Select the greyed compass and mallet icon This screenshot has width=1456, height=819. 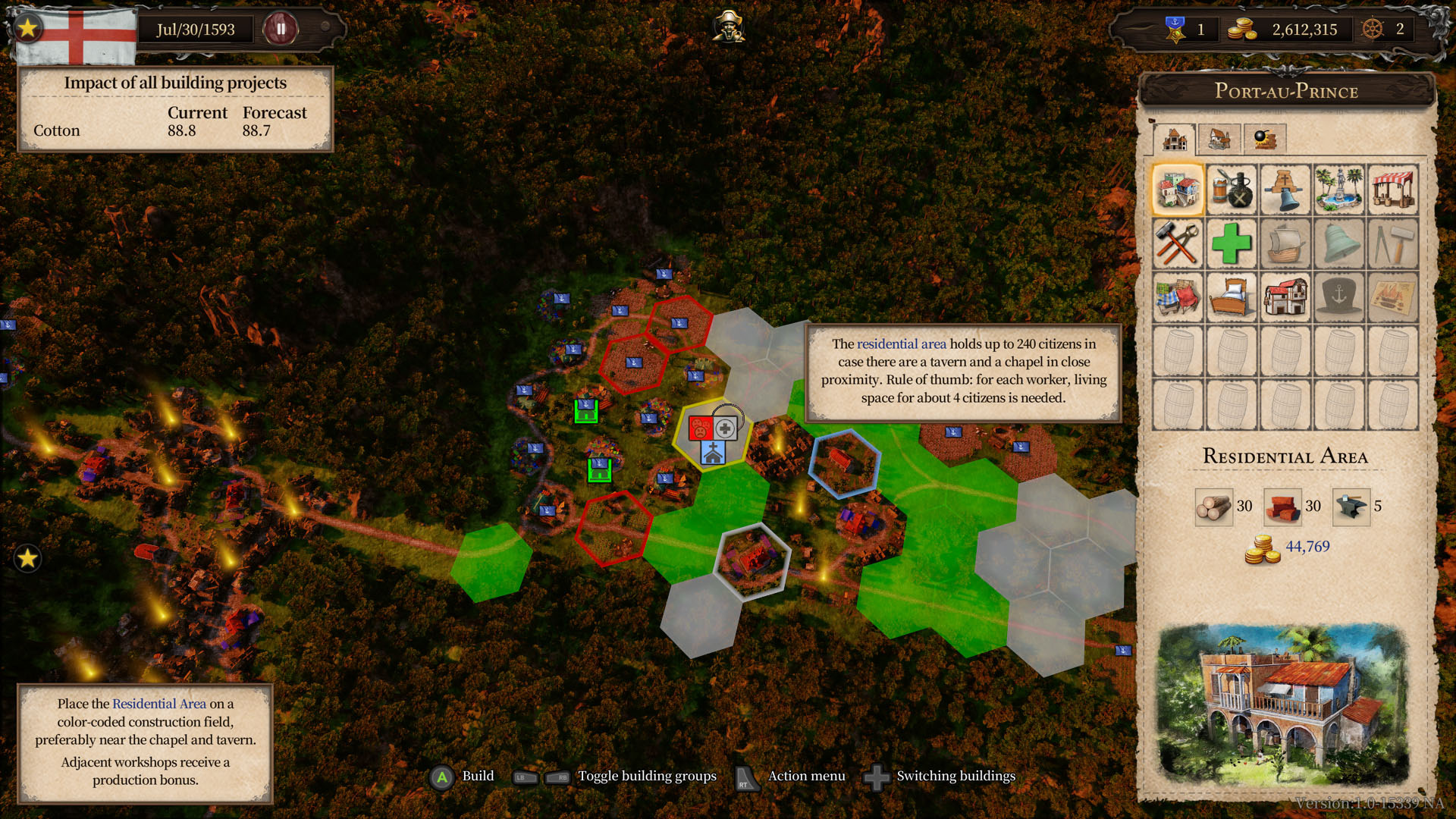pyautogui.click(x=1393, y=243)
